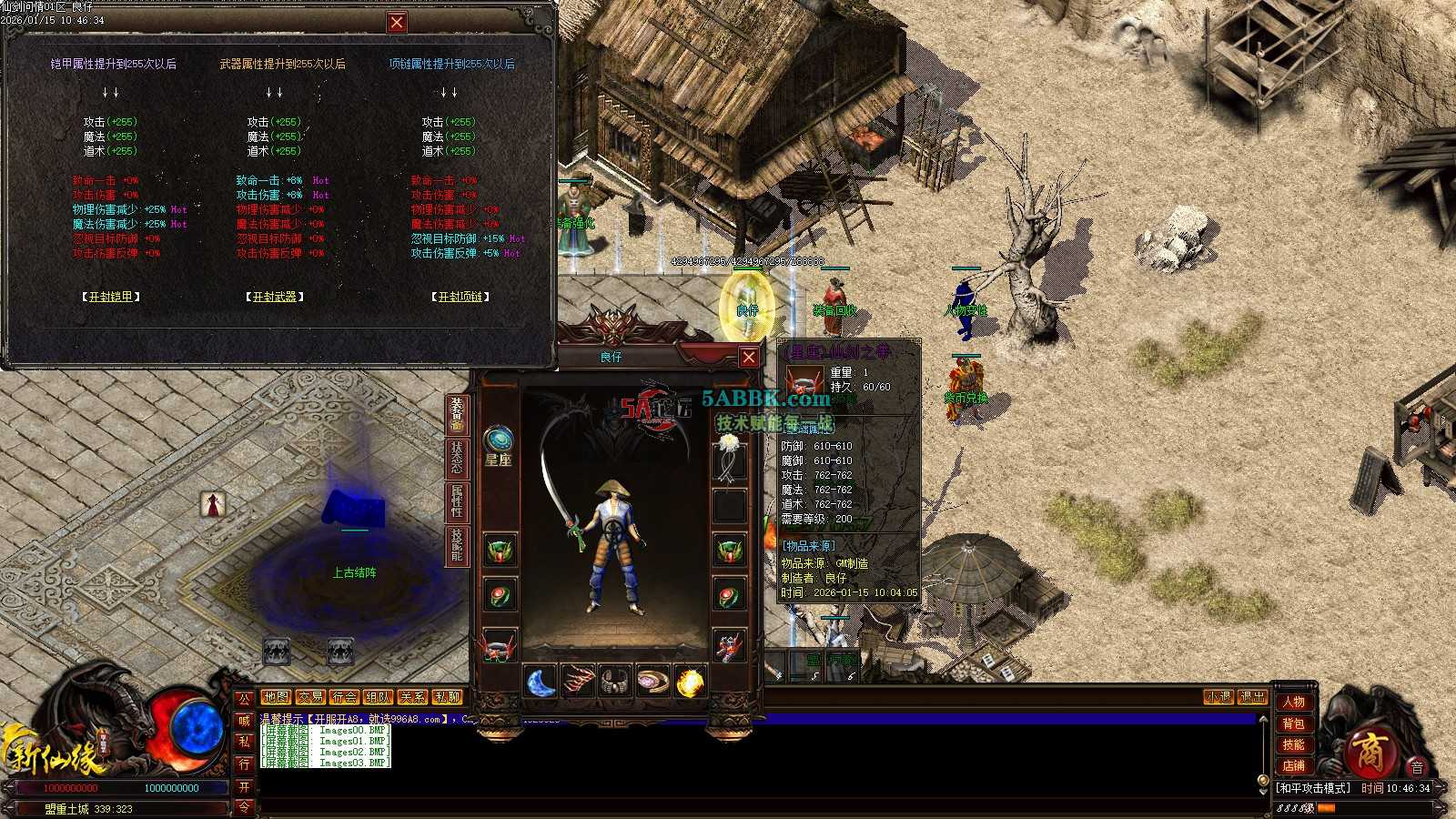The width and height of the screenshot is (1456, 819).
Task: Close the 良仔 character equipment panel
Action: [748, 358]
